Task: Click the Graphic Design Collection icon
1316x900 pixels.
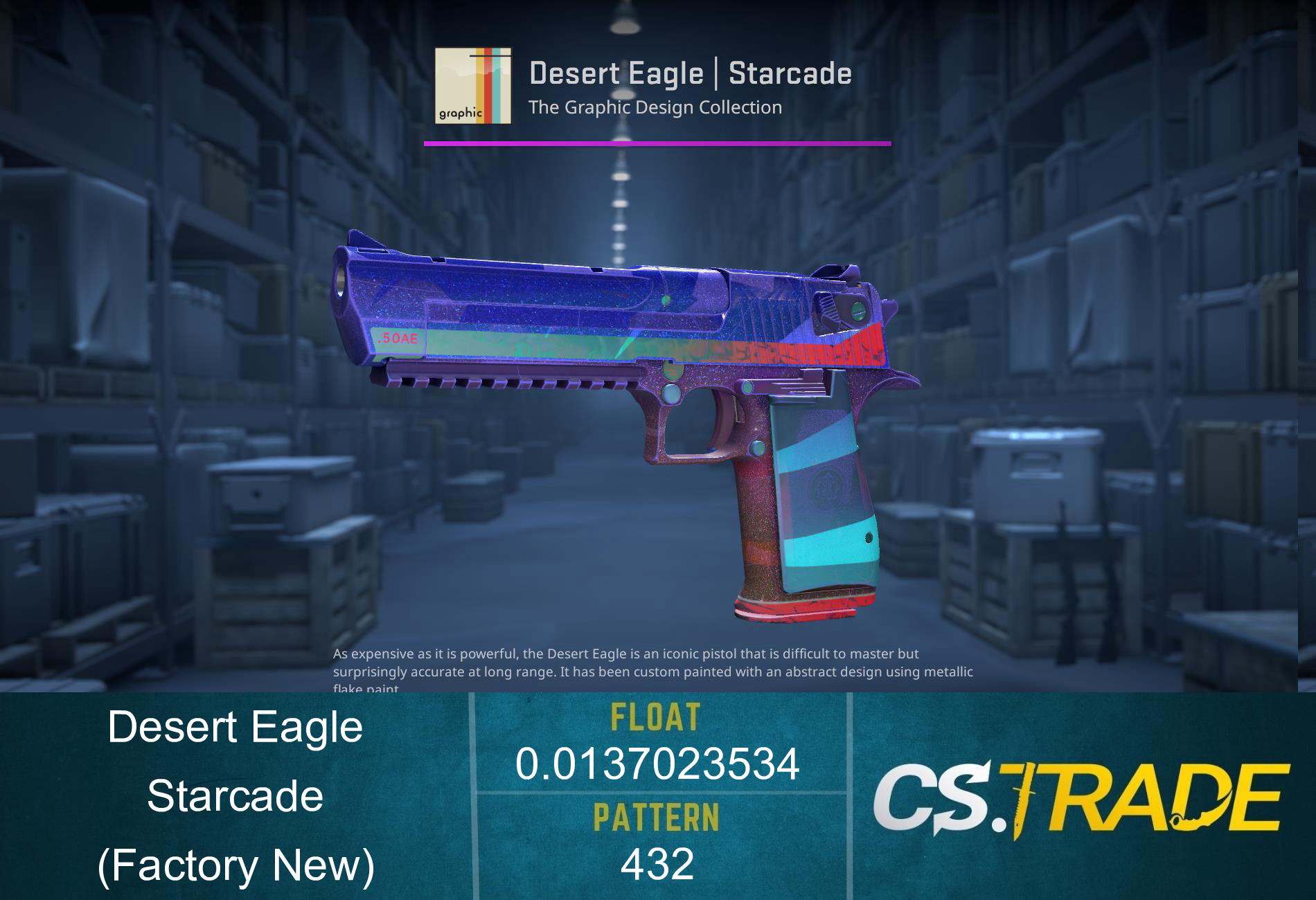Action: [474, 87]
